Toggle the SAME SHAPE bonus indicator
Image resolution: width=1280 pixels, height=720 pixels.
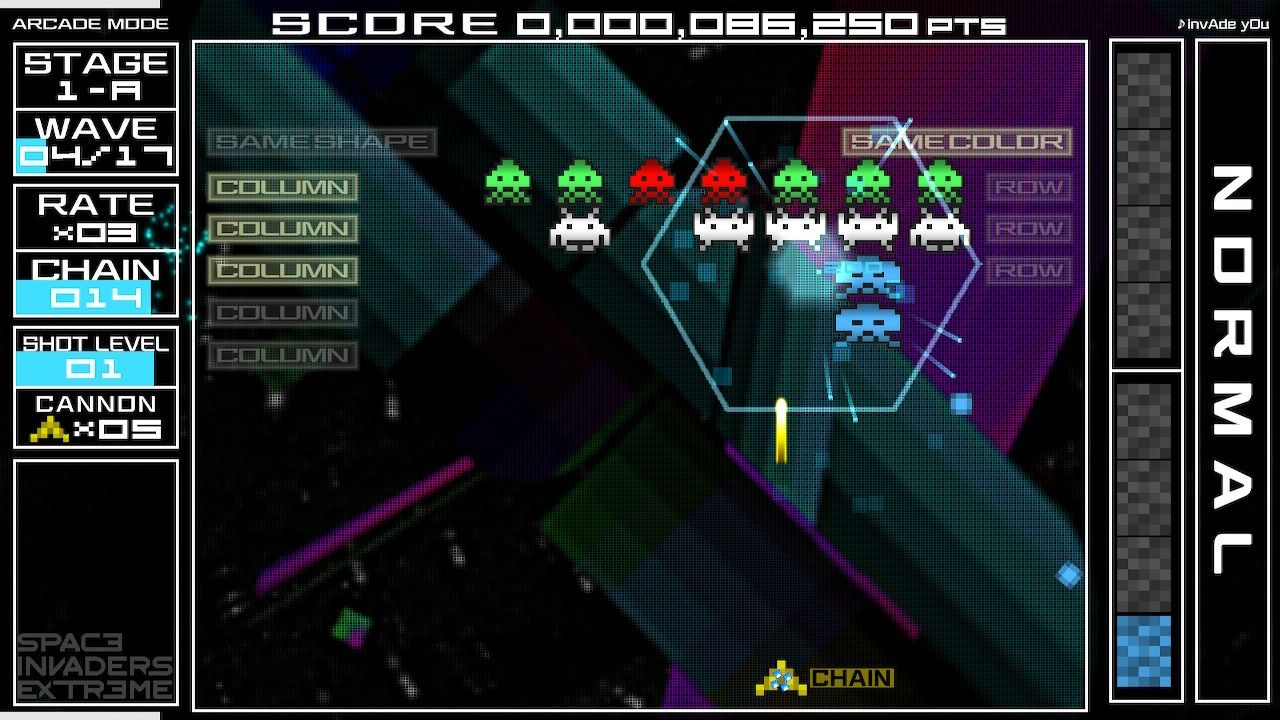320,141
